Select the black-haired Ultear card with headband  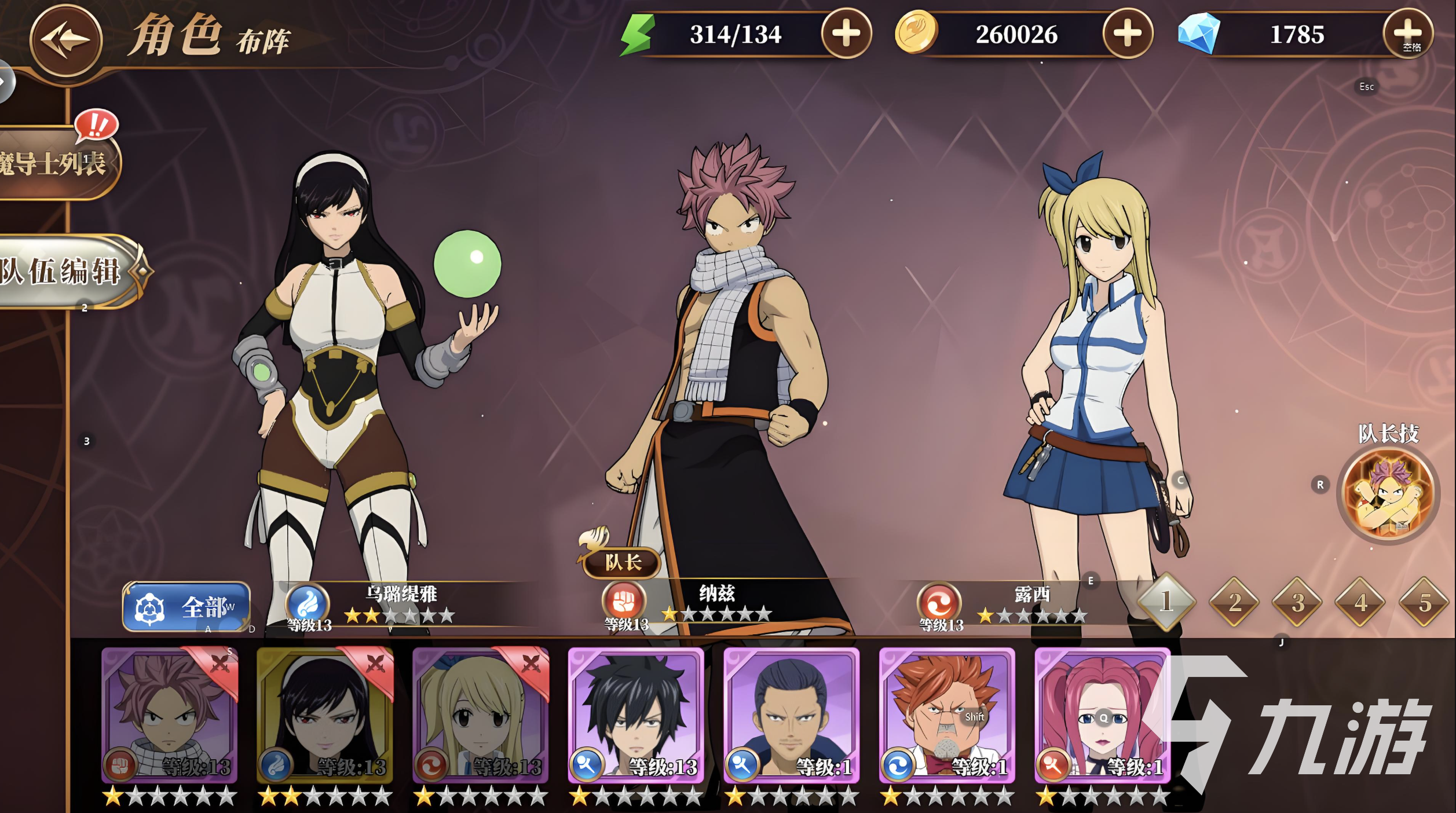tap(324, 716)
